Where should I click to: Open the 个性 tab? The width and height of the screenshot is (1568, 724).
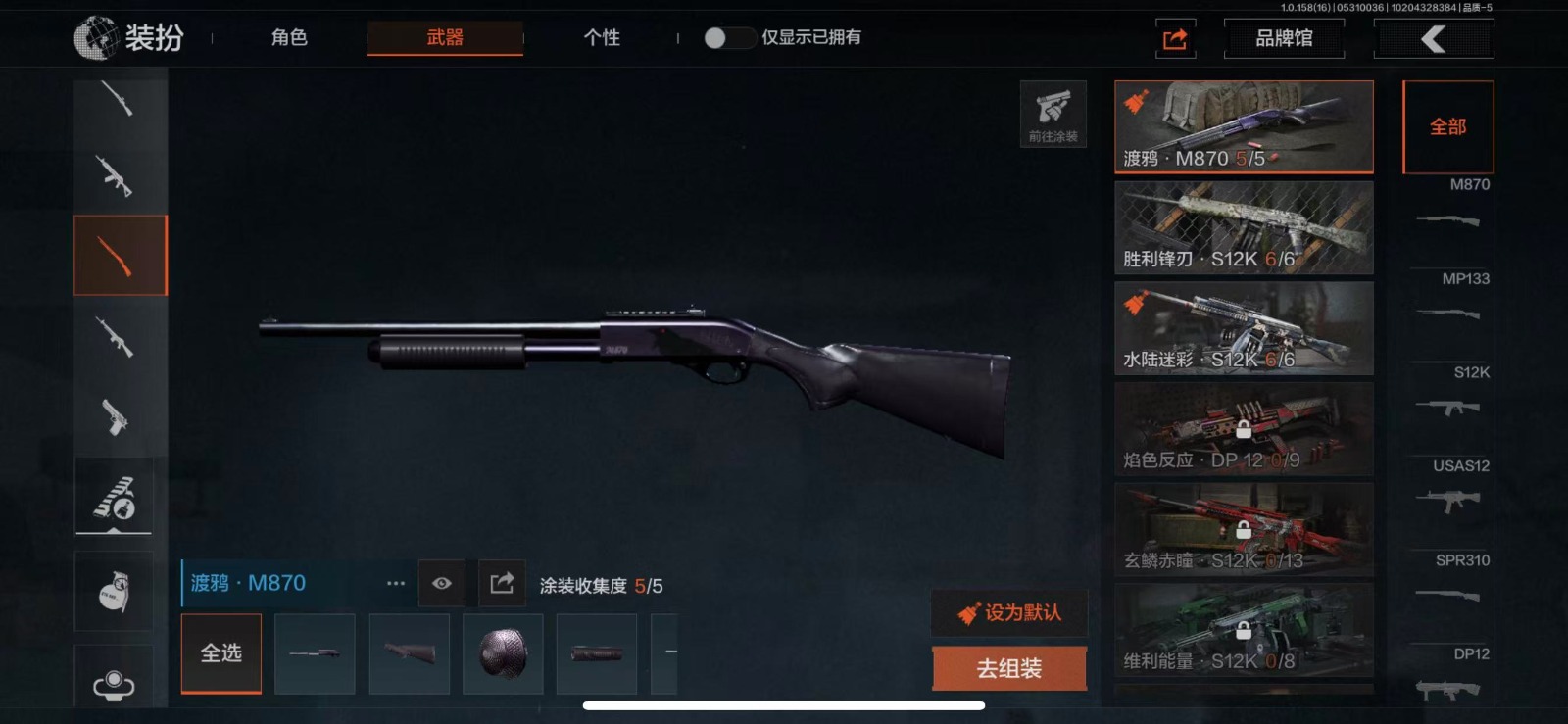(x=602, y=38)
